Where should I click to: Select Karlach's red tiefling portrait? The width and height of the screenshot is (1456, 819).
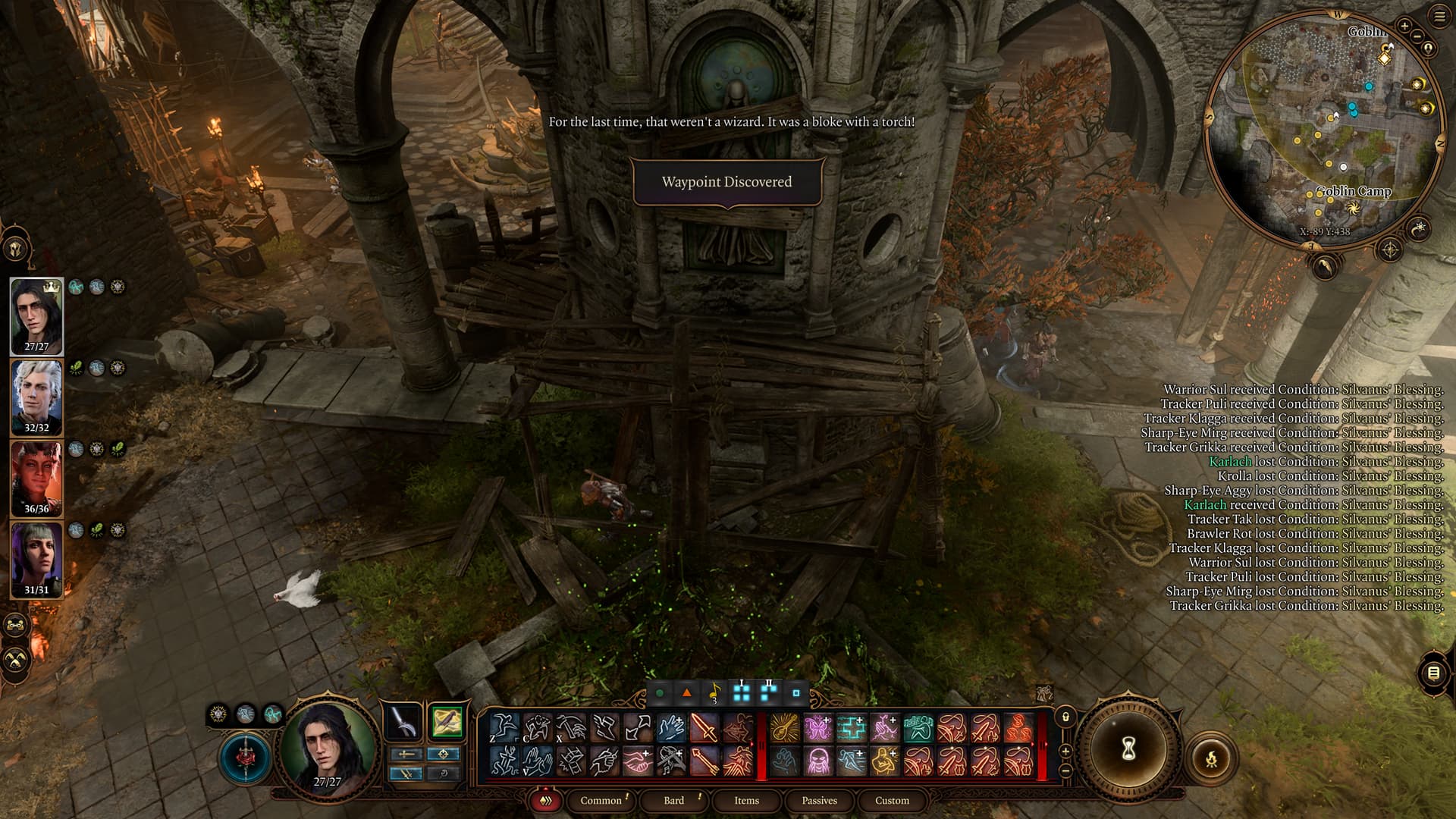[36, 479]
